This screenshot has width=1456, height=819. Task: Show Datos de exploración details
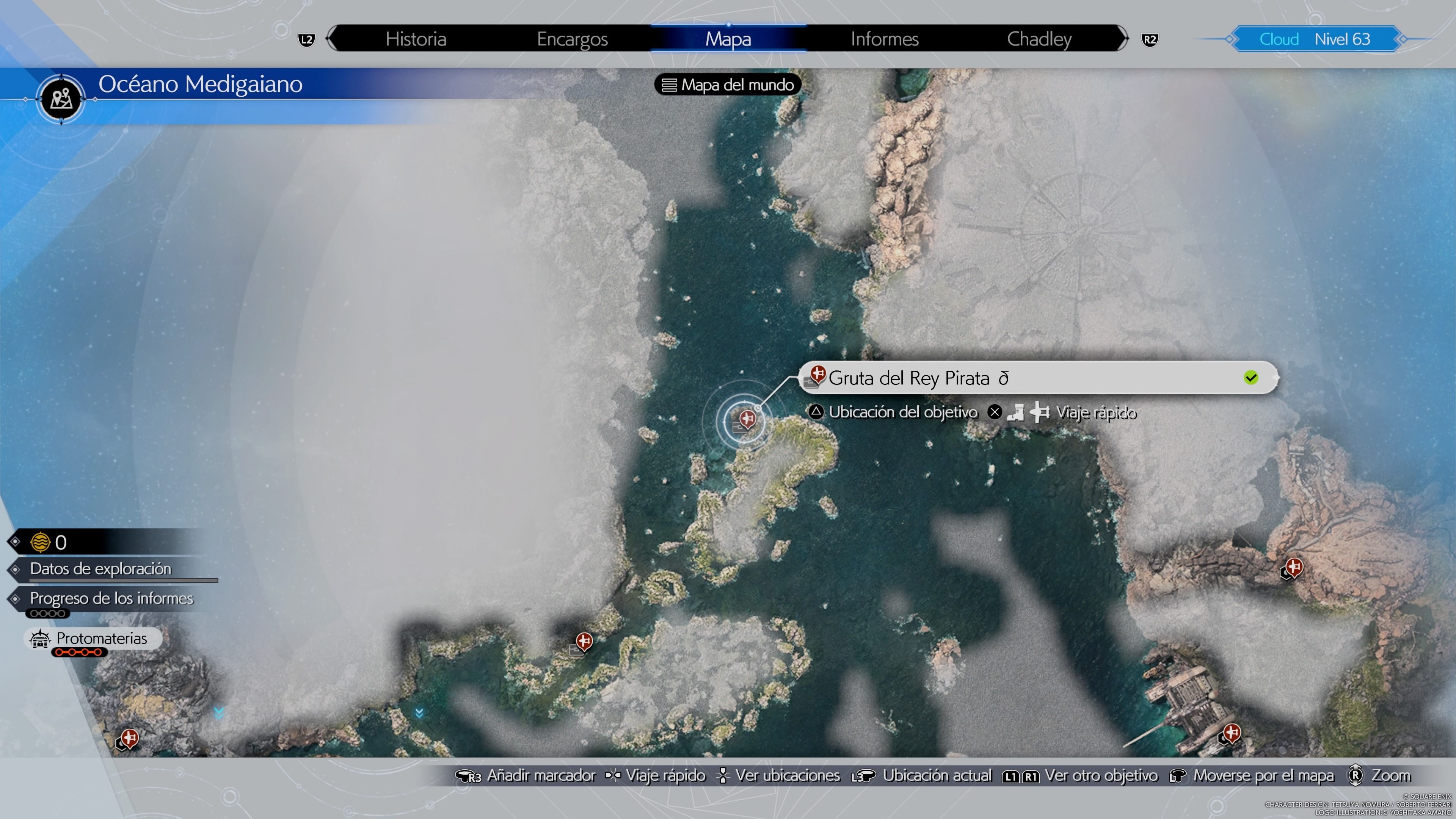click(100, 569)
